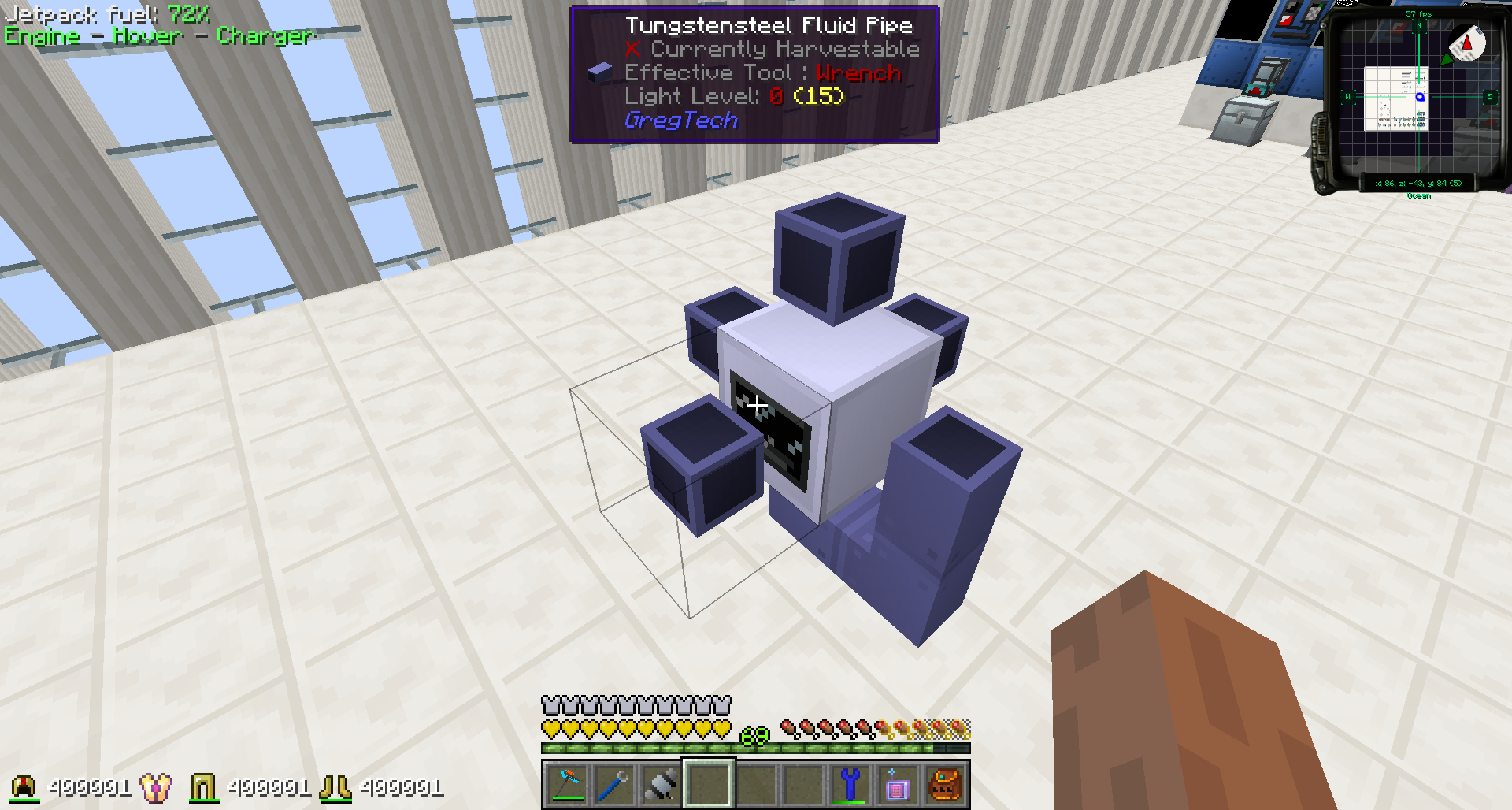The width and height of the screenshot is (1512, 810).
Task: Select the all-blue wrench tool slot
Action: (x=850, y=785)
